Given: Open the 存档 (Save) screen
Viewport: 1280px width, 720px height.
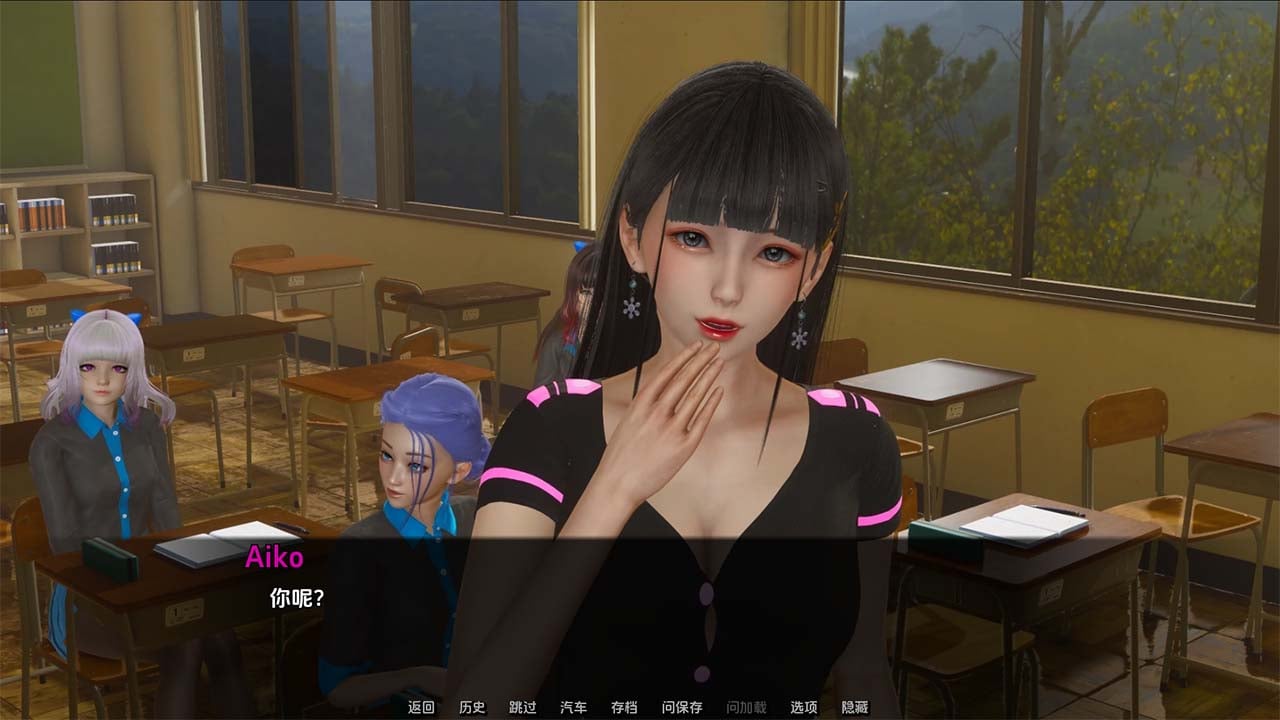Looking at the screenshot, I should tap(624, 707).
